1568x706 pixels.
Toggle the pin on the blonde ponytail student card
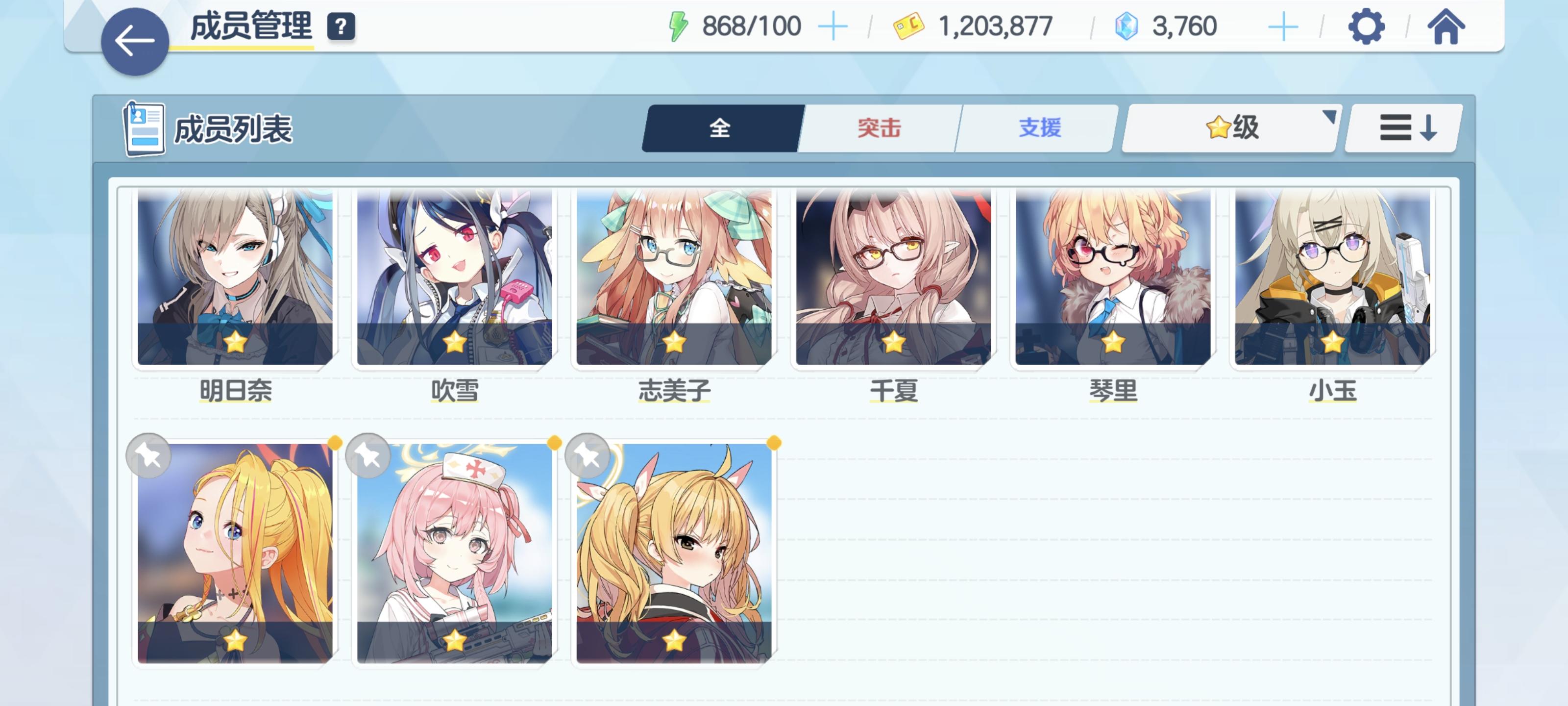[x=148, y=456]
